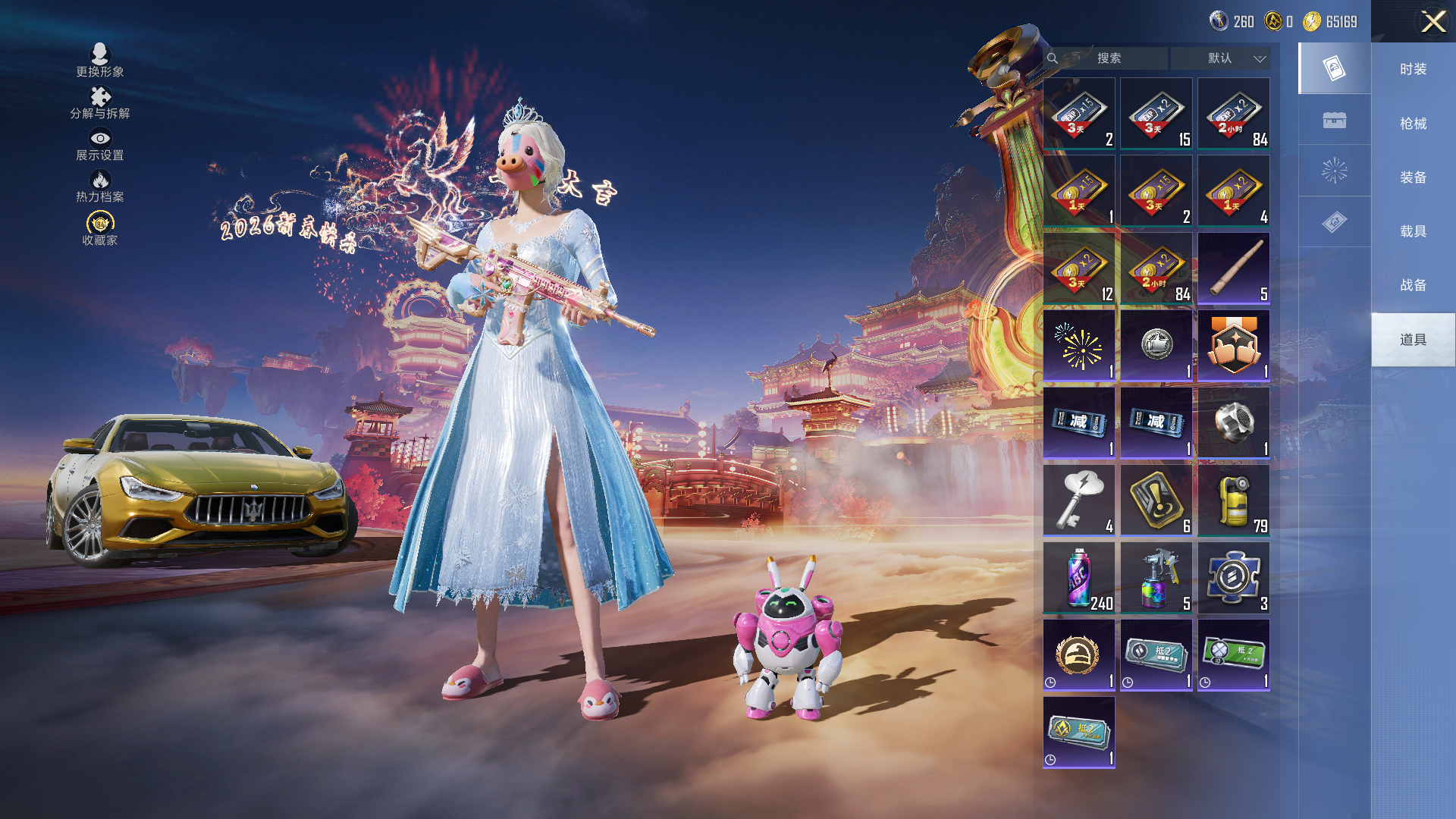Open the 更换形象 change appearance option
Viewport: 1456px width, 819px height.
click(x=100, y=61)
